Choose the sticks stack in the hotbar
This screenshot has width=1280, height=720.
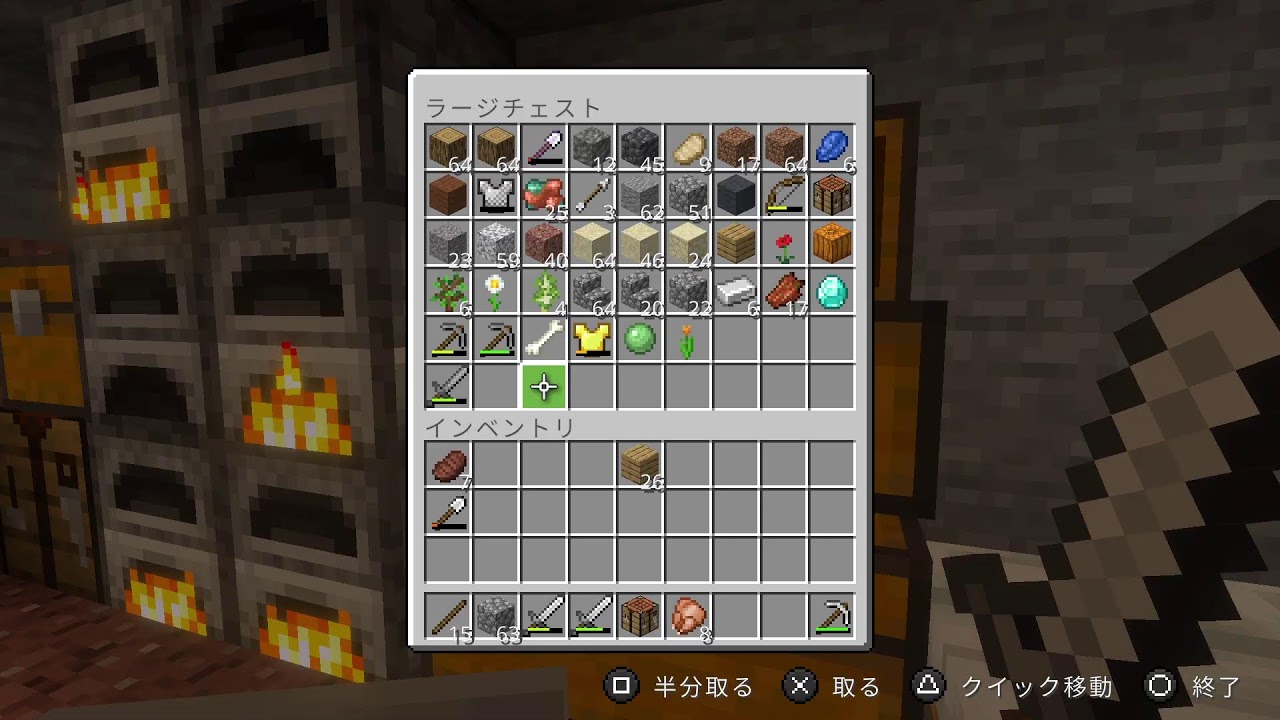tap(448, 616)
